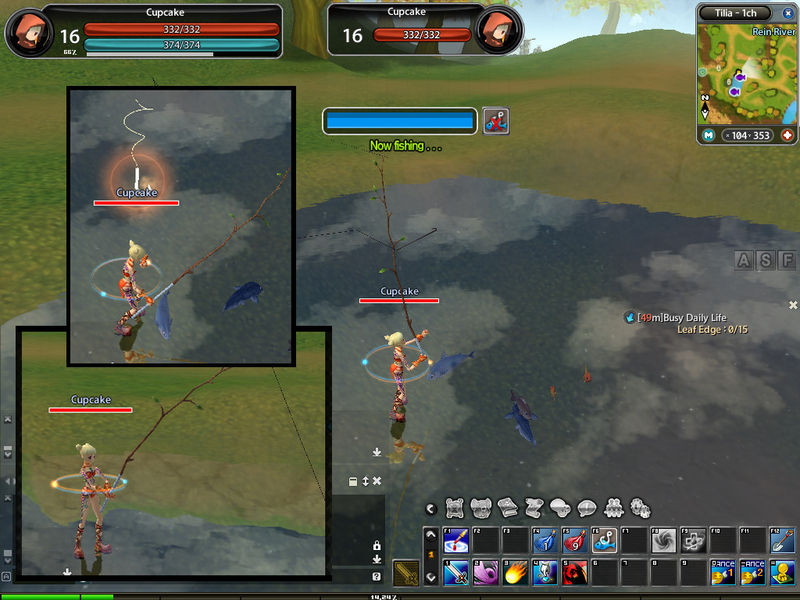Click Cupcake's target portrait
This screenshot has height=600, width=800.
(x=495, y=31)
